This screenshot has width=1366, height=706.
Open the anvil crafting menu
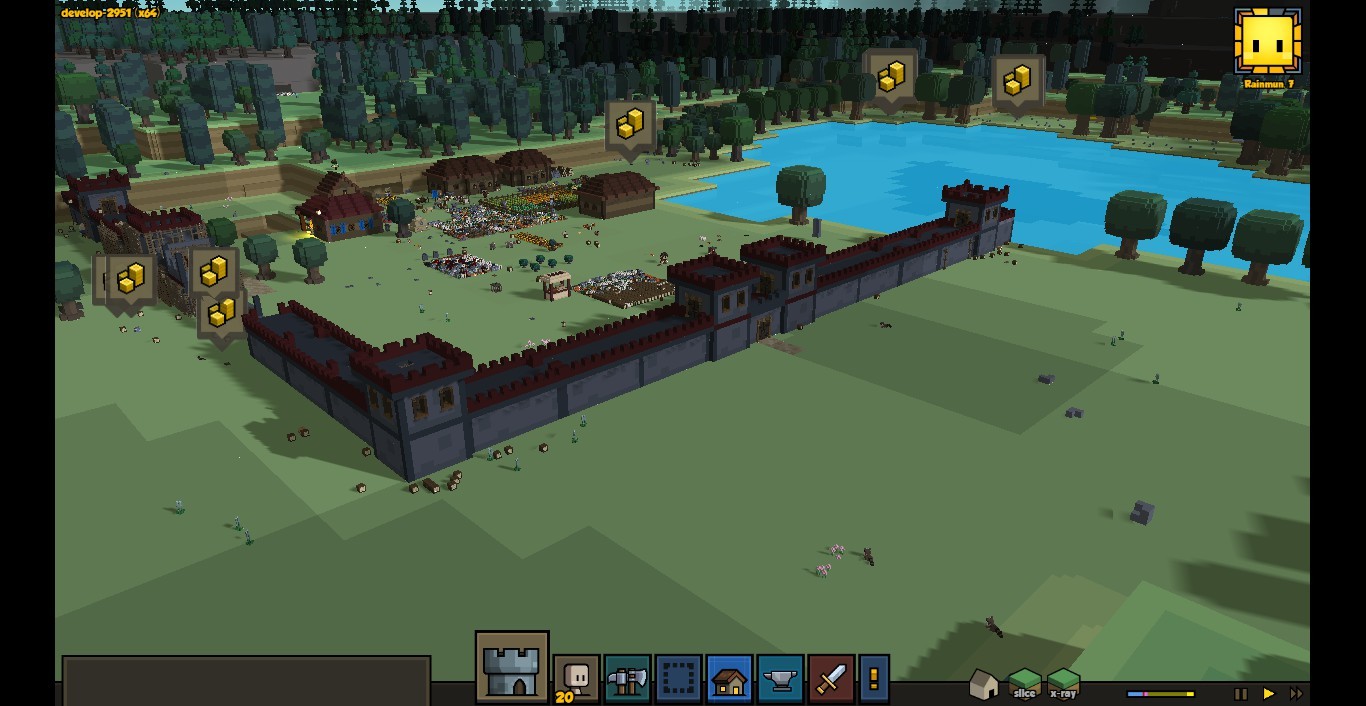tap(780, 679)
